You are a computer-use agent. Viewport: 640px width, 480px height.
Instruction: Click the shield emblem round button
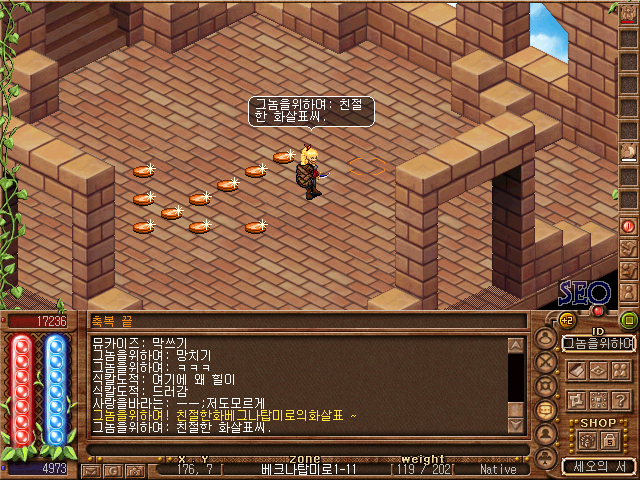pos(545,386)
